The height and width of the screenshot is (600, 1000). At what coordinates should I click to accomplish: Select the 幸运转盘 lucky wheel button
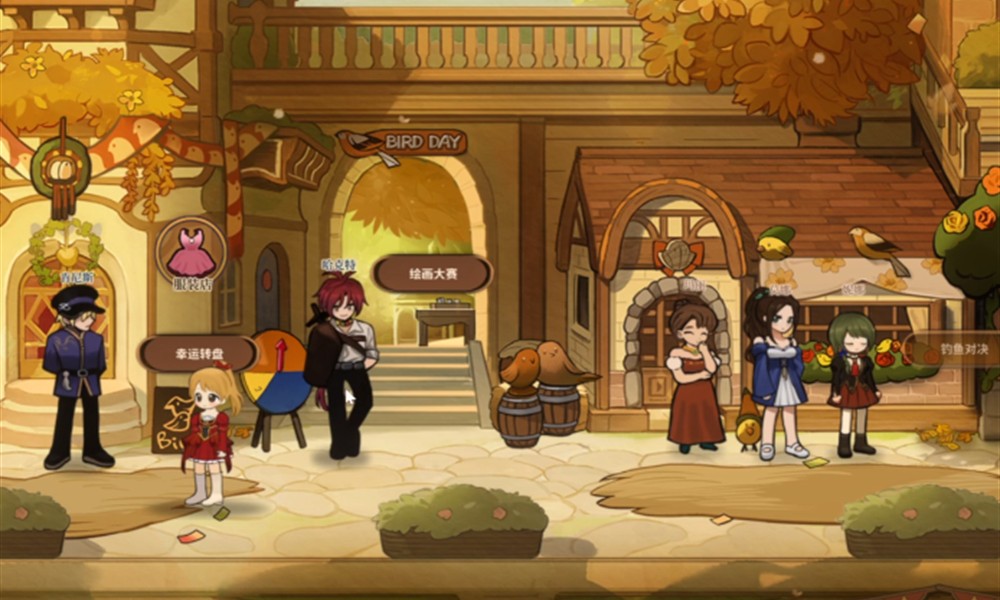(198, 353)
